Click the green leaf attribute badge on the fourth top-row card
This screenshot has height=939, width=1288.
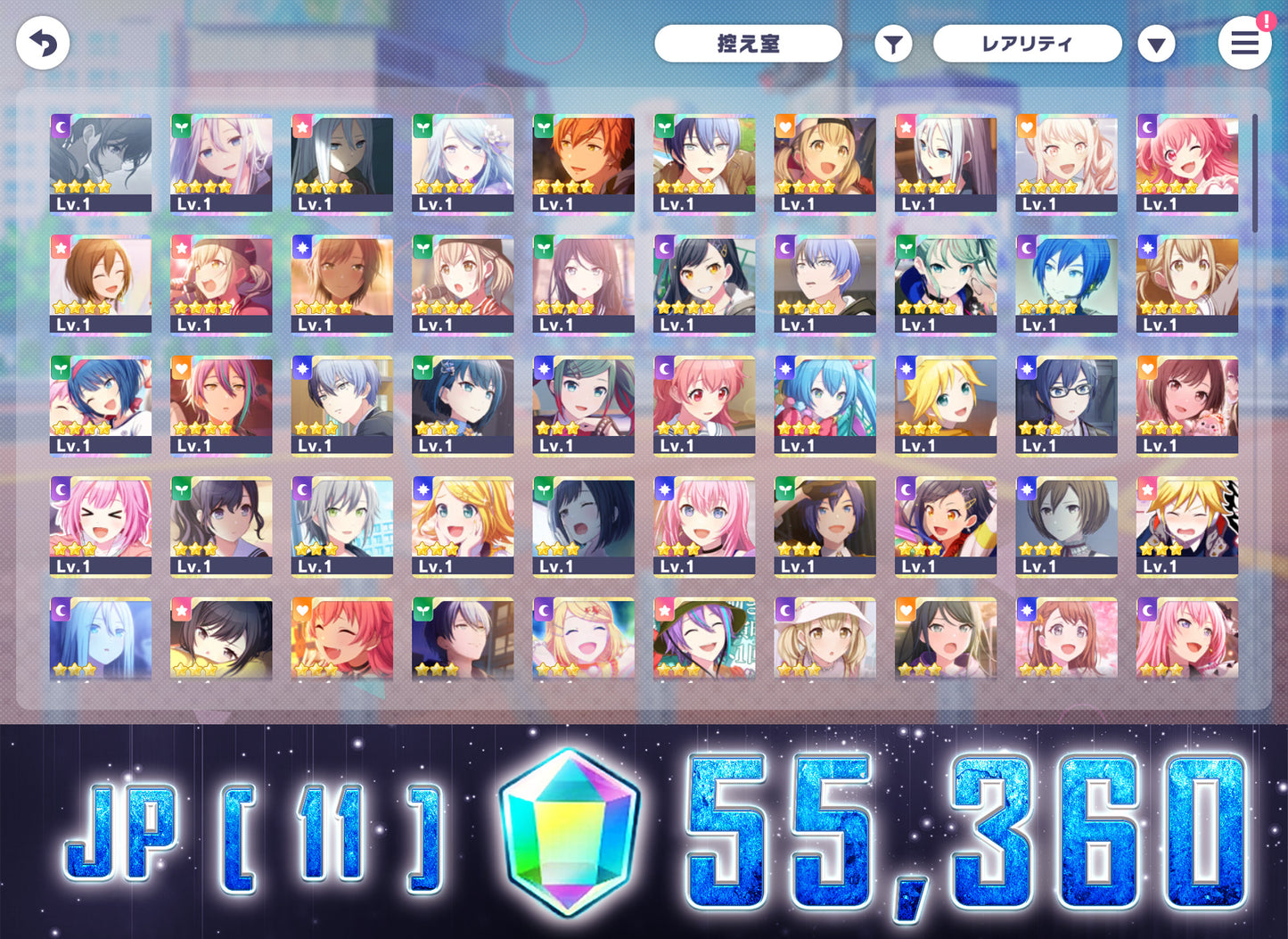click(422, 127)
